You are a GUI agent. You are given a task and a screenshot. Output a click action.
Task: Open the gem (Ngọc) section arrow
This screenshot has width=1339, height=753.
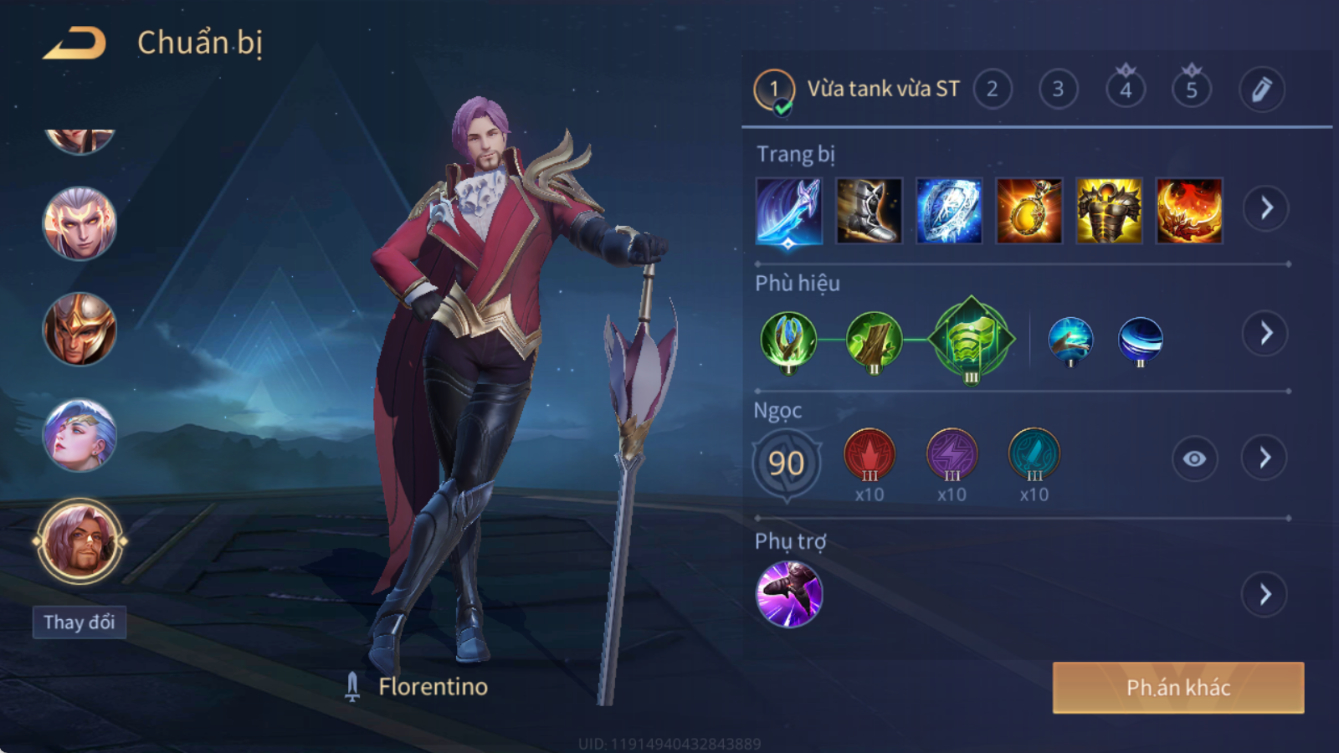click(1265, 458)
